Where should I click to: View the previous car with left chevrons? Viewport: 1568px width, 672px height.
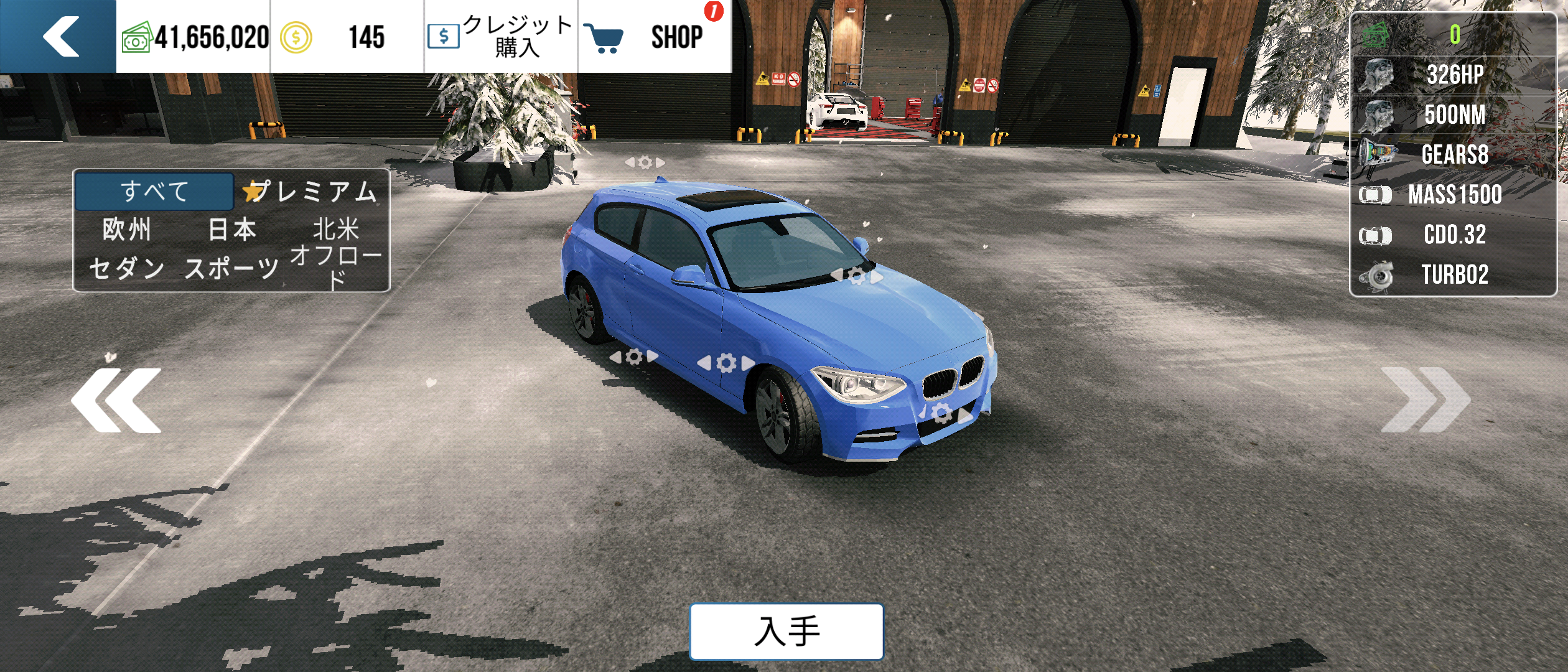pos(116,400)
